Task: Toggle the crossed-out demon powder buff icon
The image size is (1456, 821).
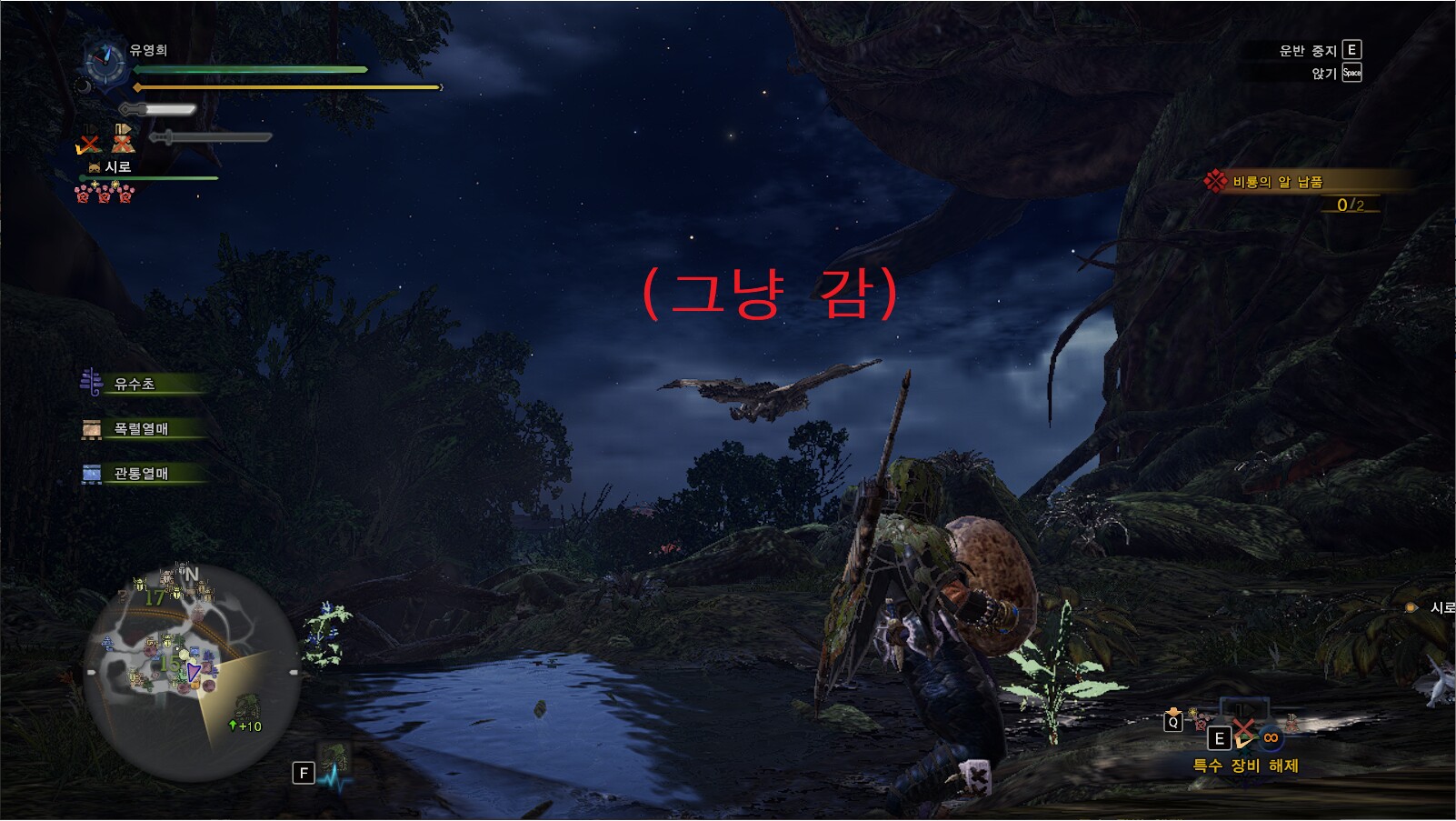Action: pos(123,142)
